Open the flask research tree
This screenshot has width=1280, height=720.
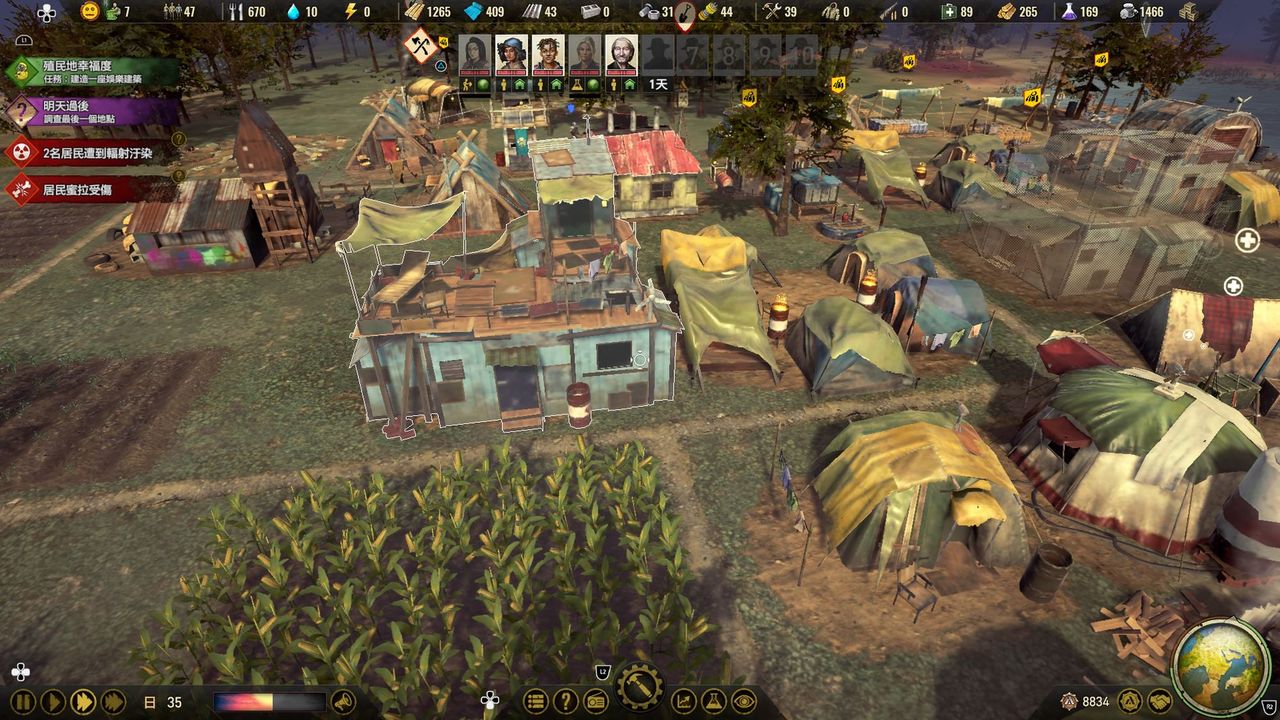pyautogui.click(x=713, y=702)
